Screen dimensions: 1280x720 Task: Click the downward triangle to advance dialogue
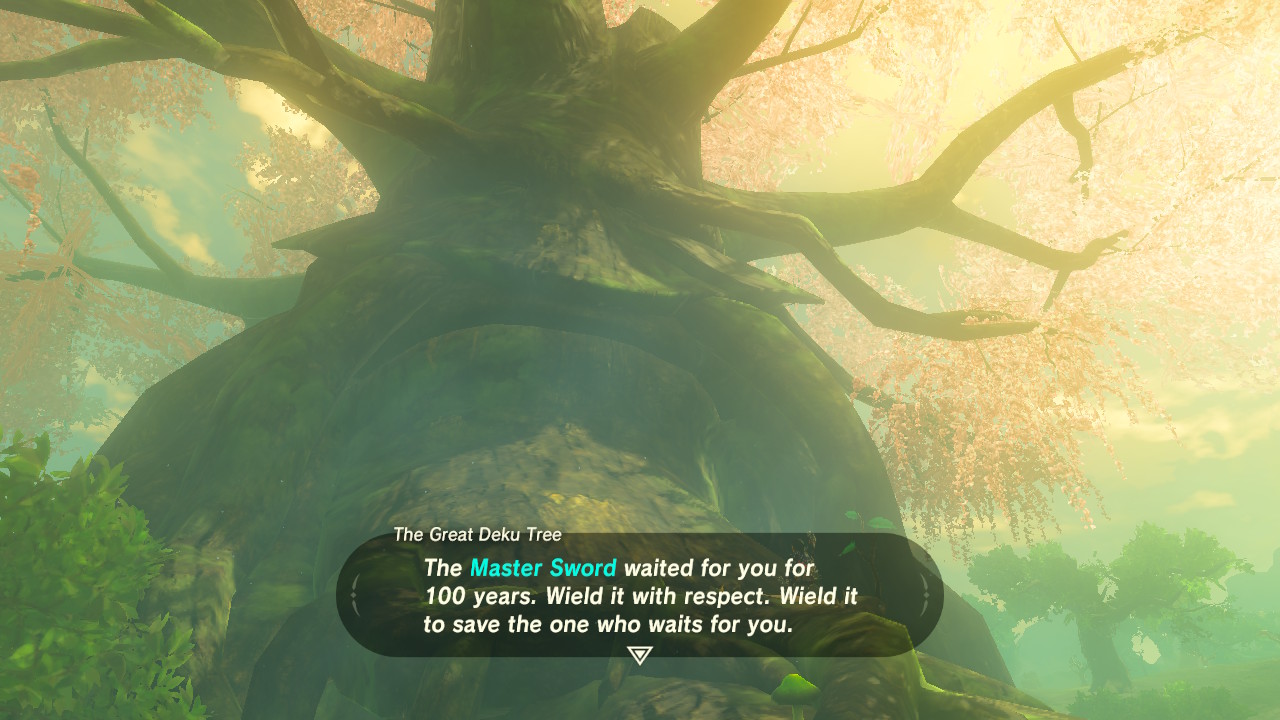[x=640, y=652]
